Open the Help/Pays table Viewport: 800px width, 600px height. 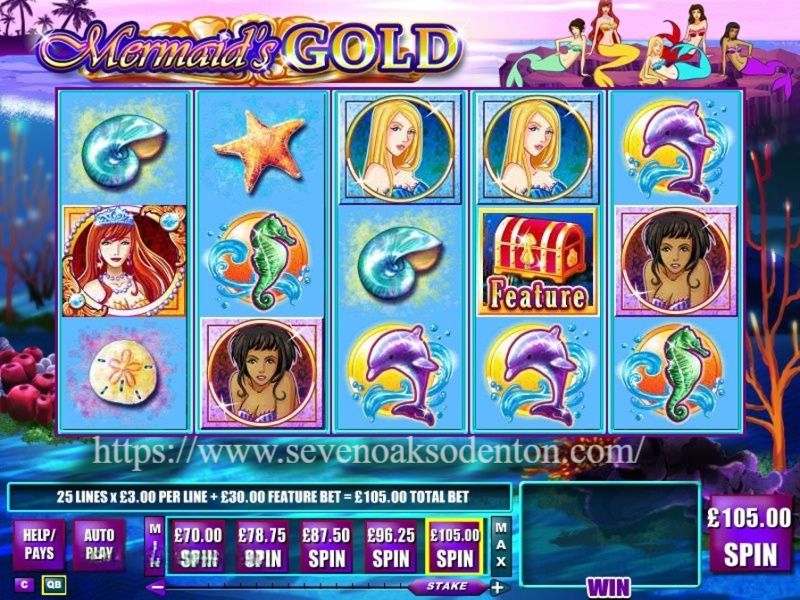tap(40, 545)
